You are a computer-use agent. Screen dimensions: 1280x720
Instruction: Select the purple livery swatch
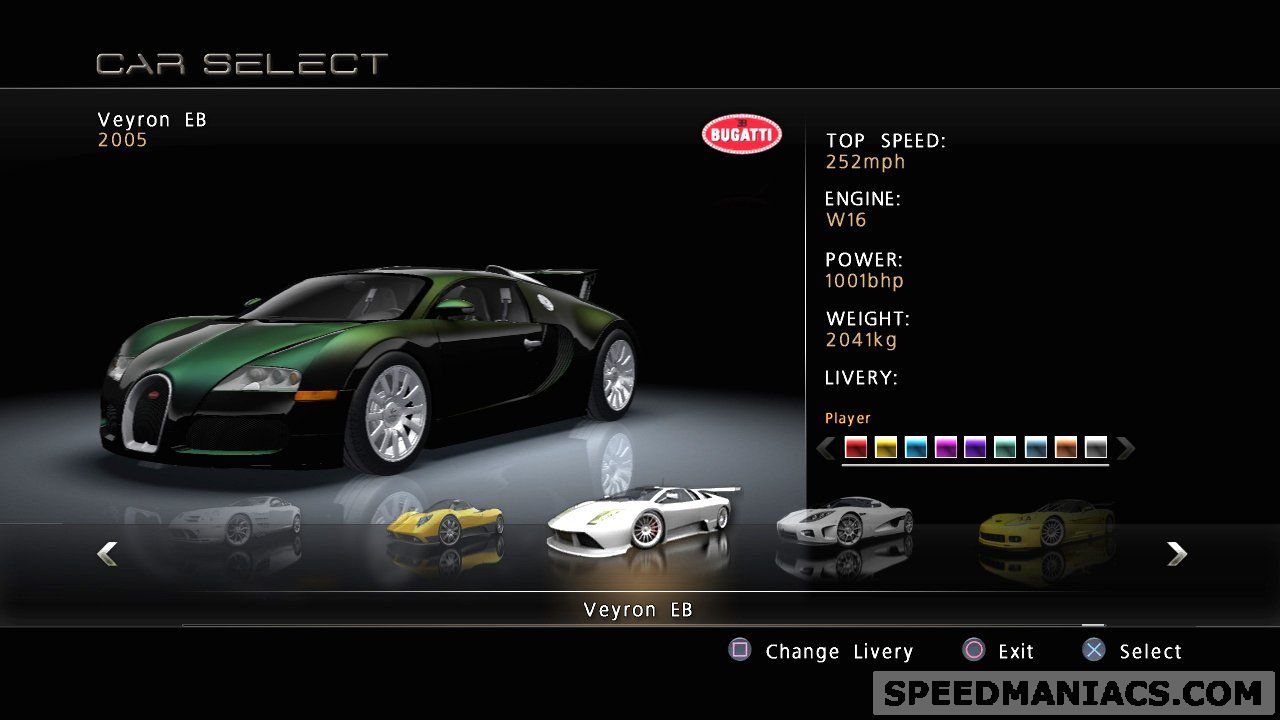click(975, 448)
